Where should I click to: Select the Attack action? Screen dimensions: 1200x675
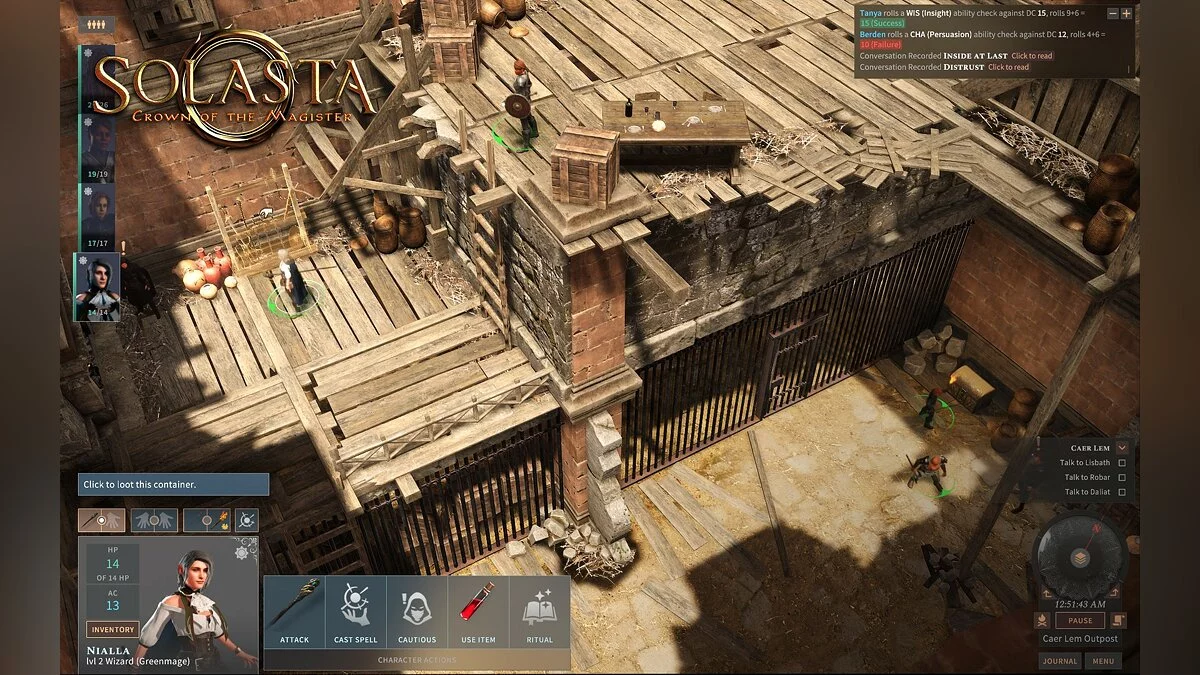(294, 611)
